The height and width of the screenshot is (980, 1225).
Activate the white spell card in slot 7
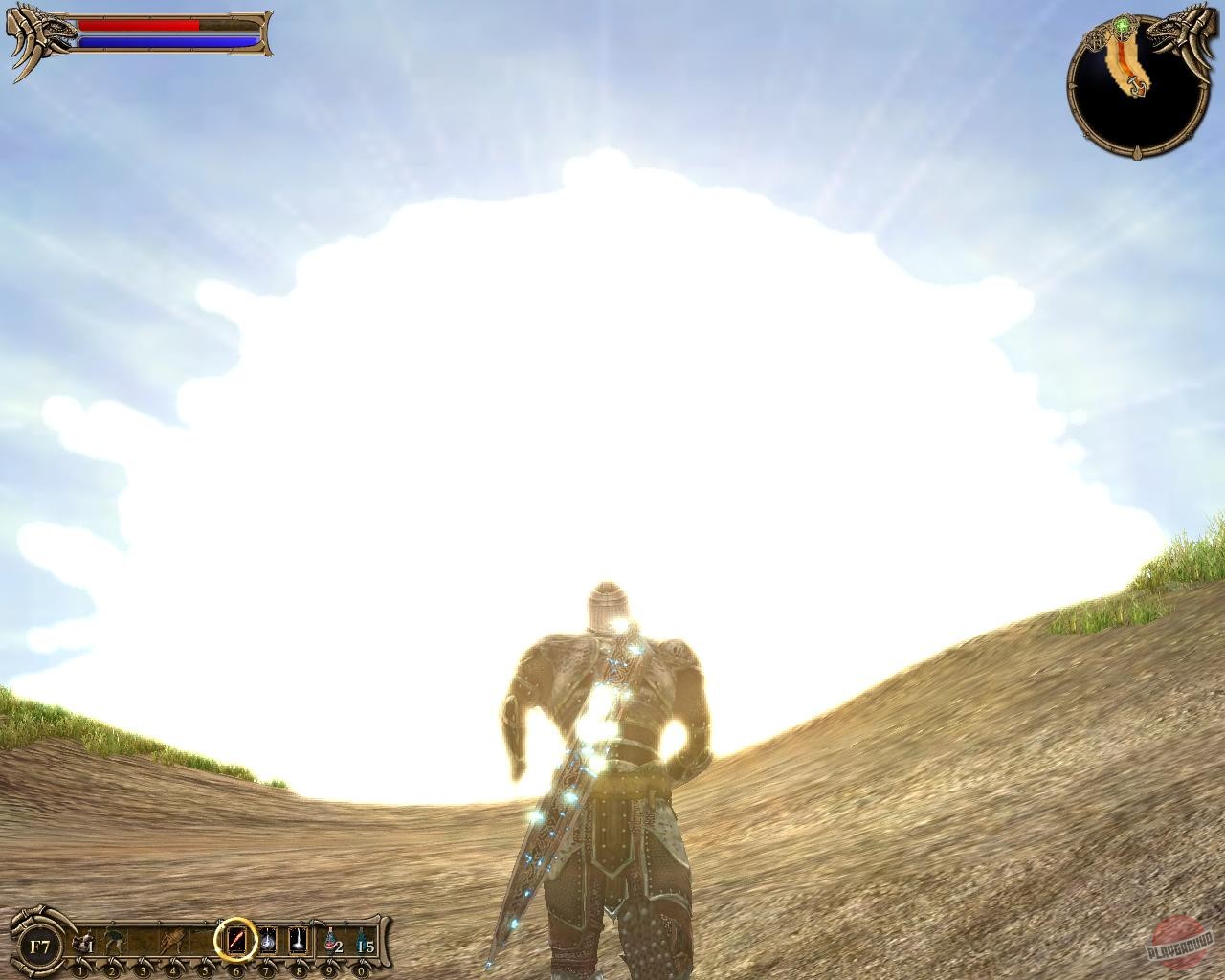(267, 939)
